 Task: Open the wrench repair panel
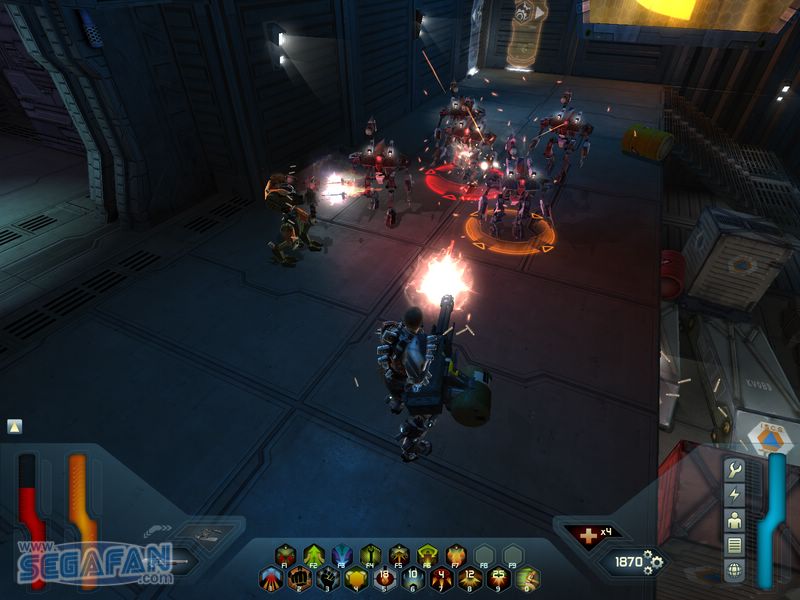coord(735,470)
